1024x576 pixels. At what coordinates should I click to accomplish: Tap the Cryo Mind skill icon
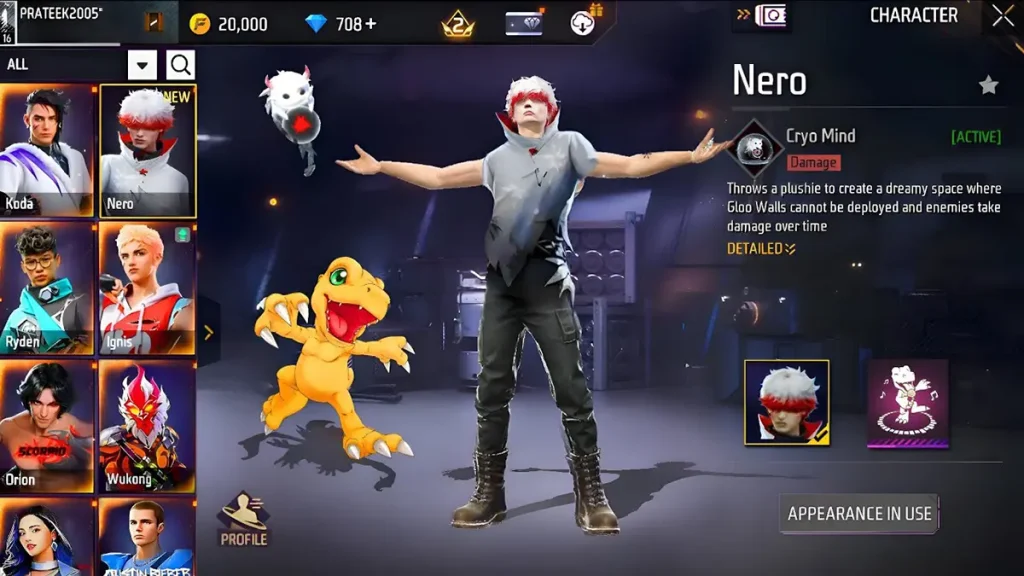click(x=754, y=147)
